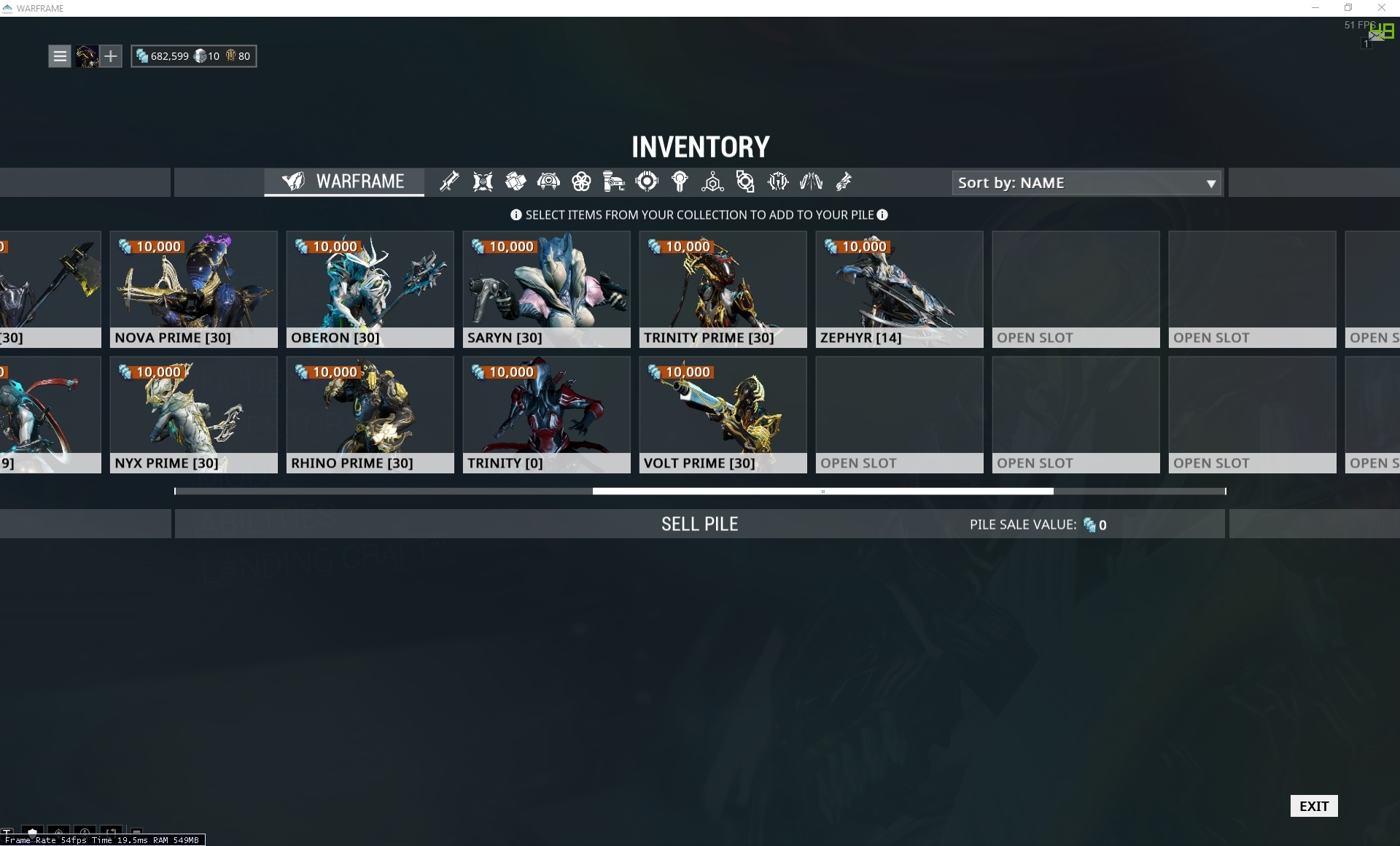1400x846 pixels.
Task: Open the Sort by NAME dropdown
Action: (x=1086, y=183)
